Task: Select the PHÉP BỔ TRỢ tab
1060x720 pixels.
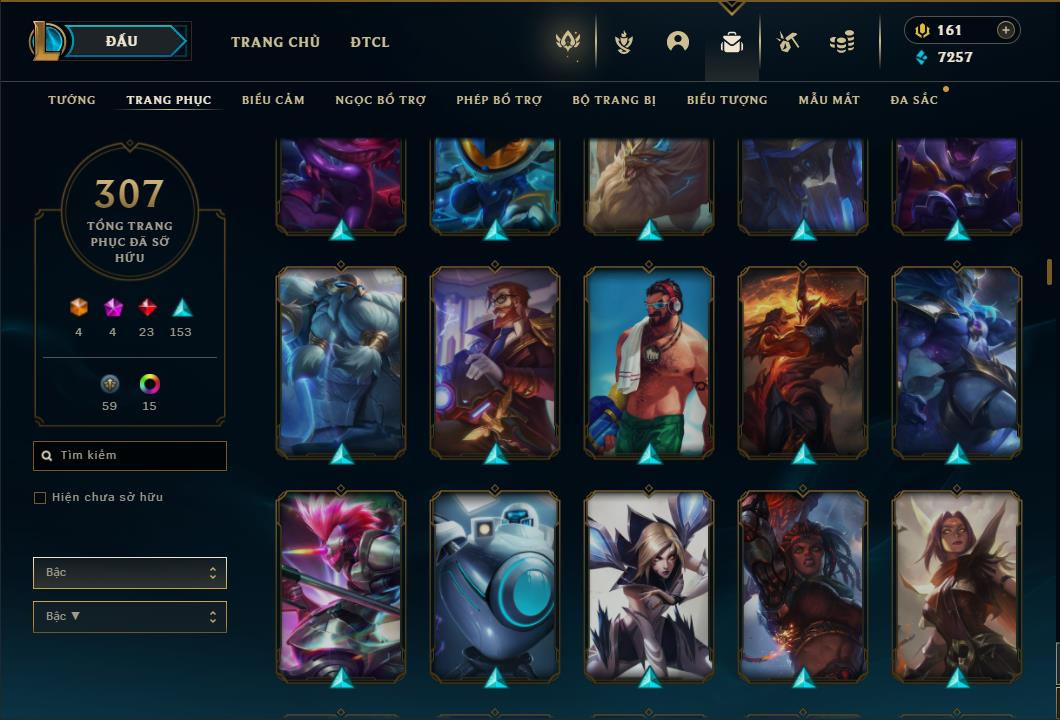Action: pos(499,100)
